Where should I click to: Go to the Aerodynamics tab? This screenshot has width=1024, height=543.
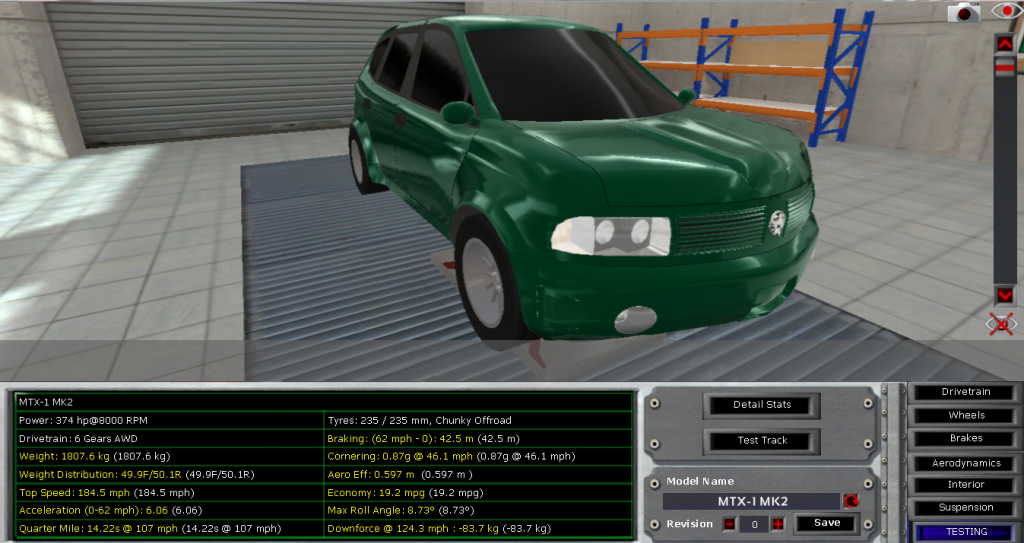tap(966, 463)
